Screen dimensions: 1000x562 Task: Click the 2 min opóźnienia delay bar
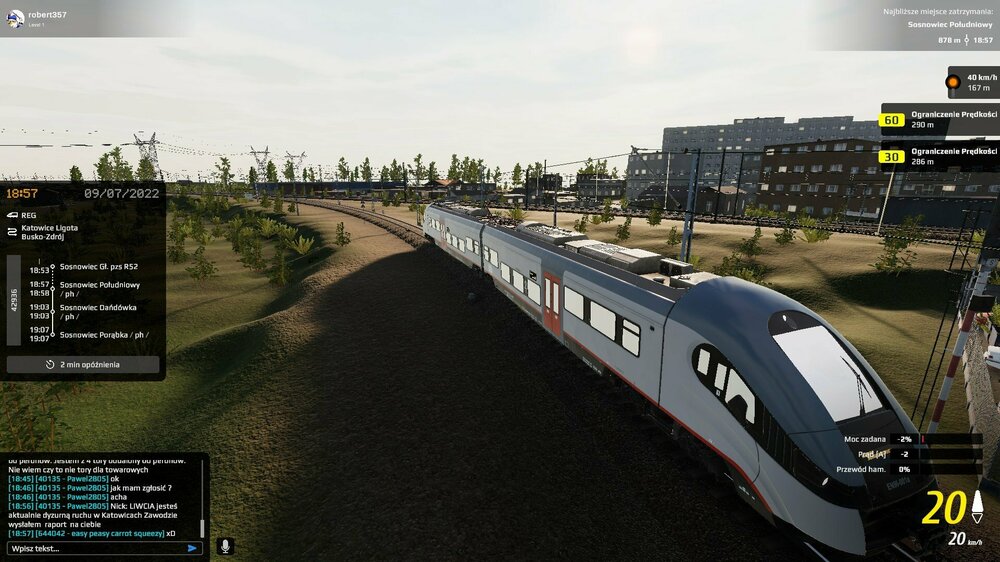pyautogui.click(x=83, y=365)
